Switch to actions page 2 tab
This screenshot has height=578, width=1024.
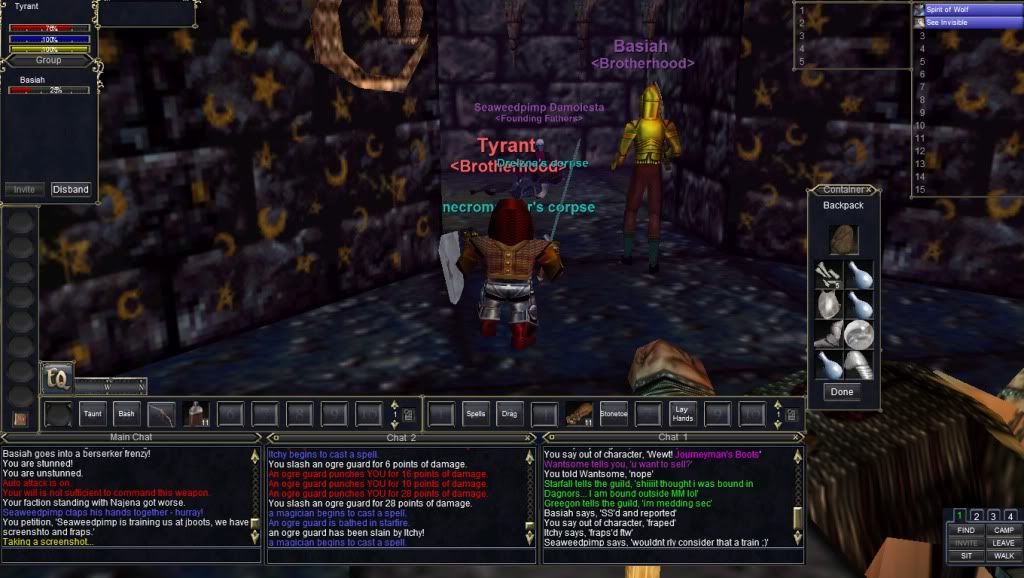pyautogui.click(x=976, y=516)
